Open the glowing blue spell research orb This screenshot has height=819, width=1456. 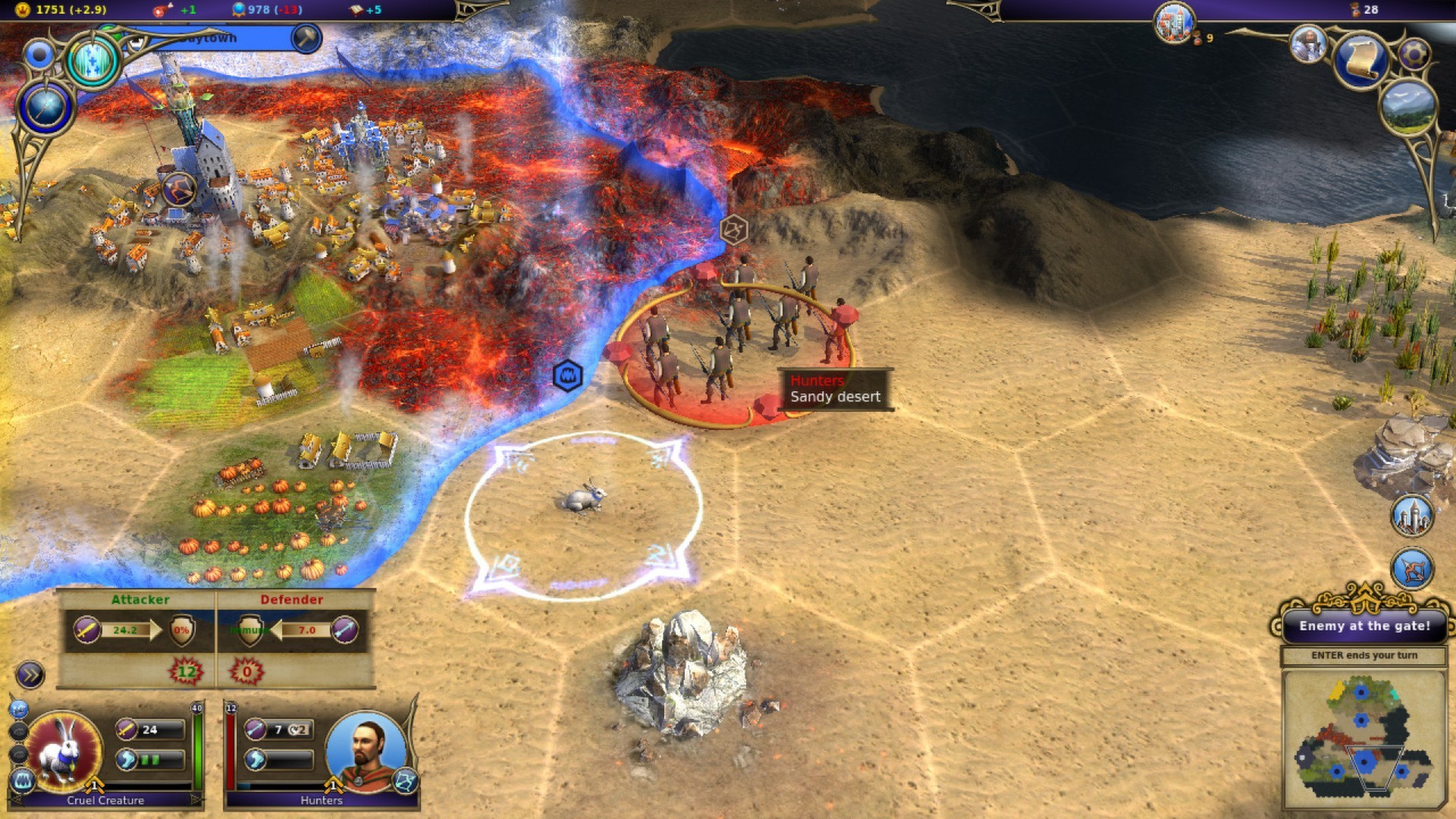tap(93, 61)
